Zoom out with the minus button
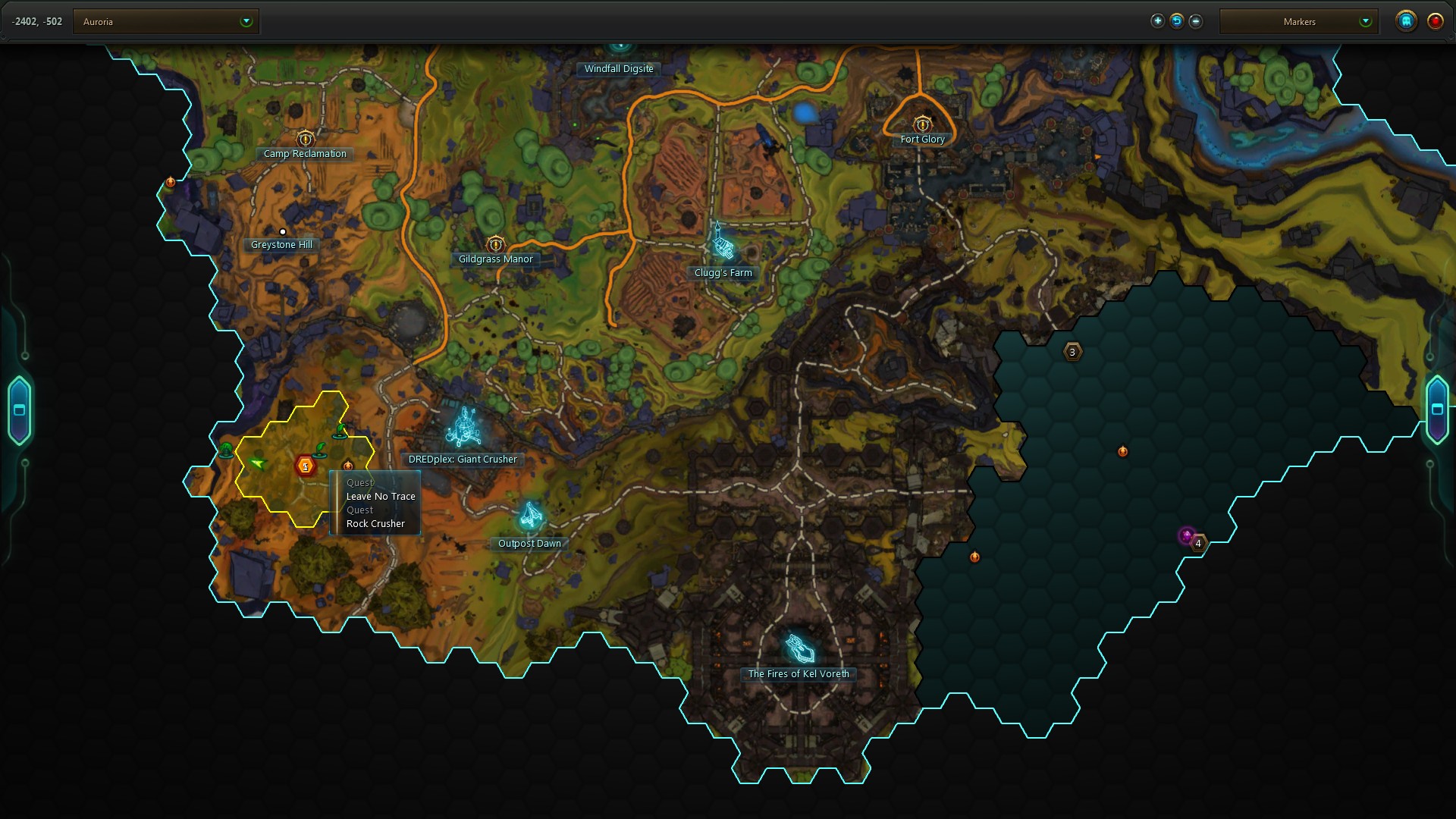Viewport: 1456px width, 819px height. click(x=1196, y=21)
